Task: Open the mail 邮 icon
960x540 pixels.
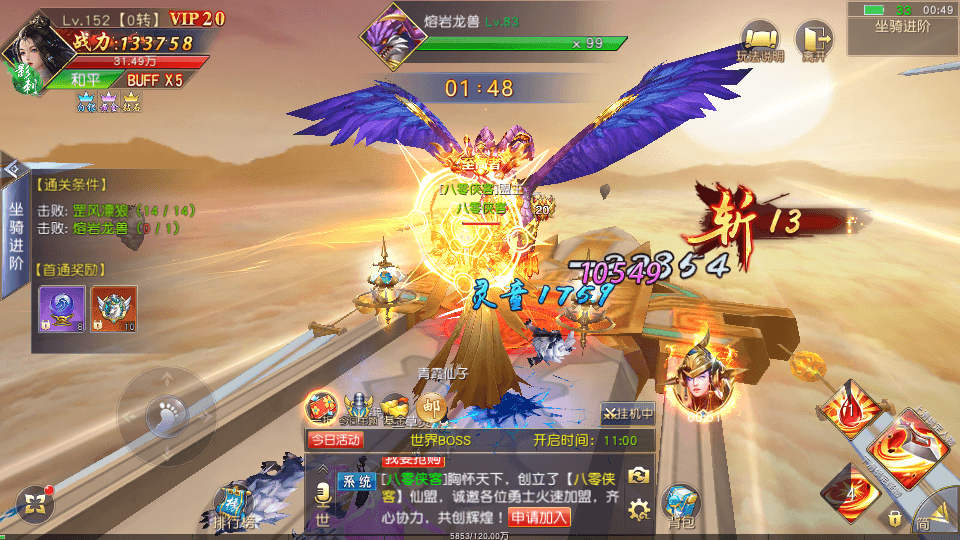Action: click(431, 405)
